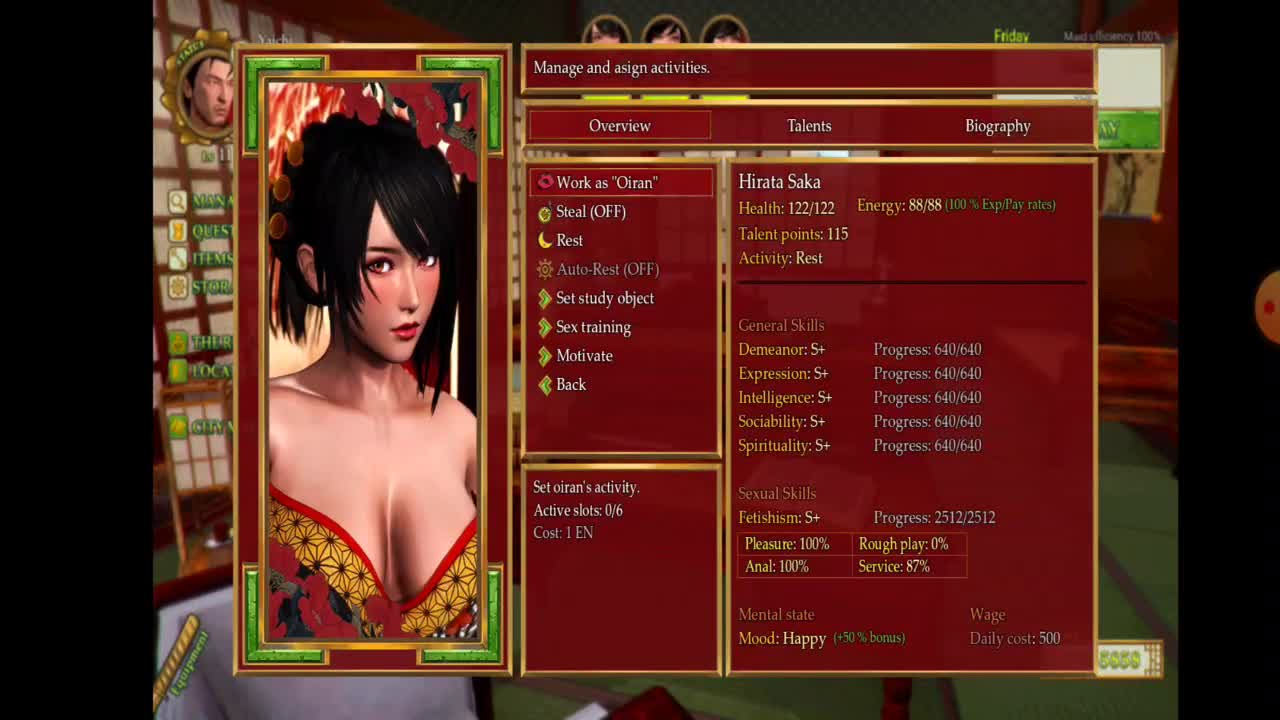The image size is (1280, 720).
Task: Toggle Auto-Rest (OFF) setting
Action: tap(607, 270)
